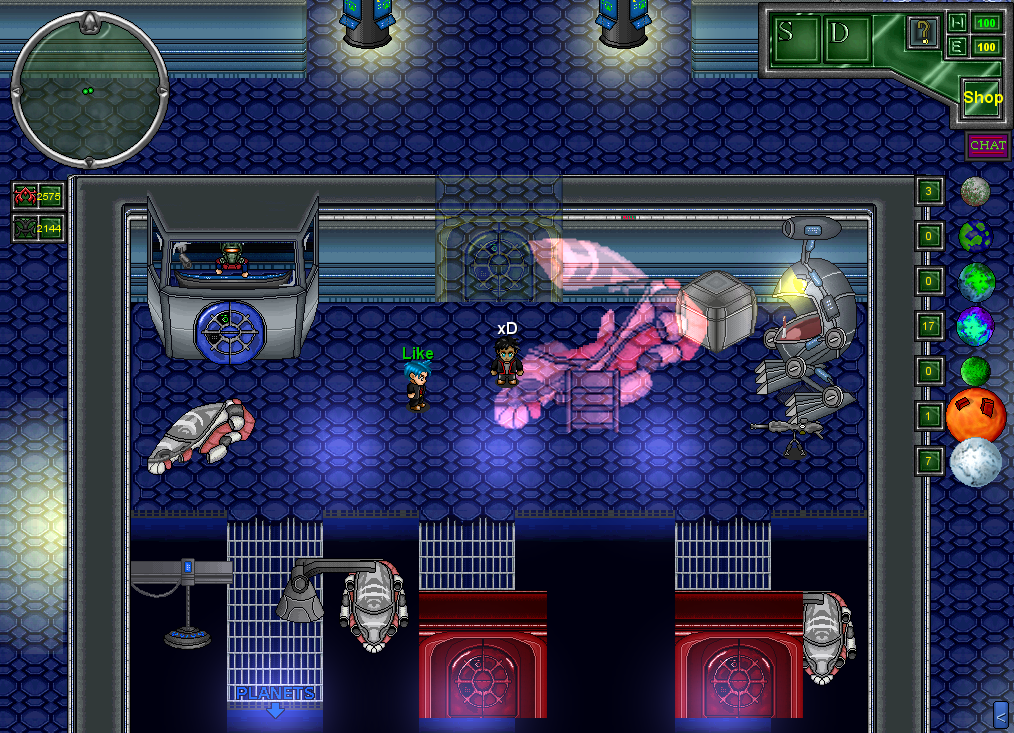This screenshot has width=1014, height=733.
Task: Open the CHAT window
Action: pyautogui.click(x=987, y=145)
